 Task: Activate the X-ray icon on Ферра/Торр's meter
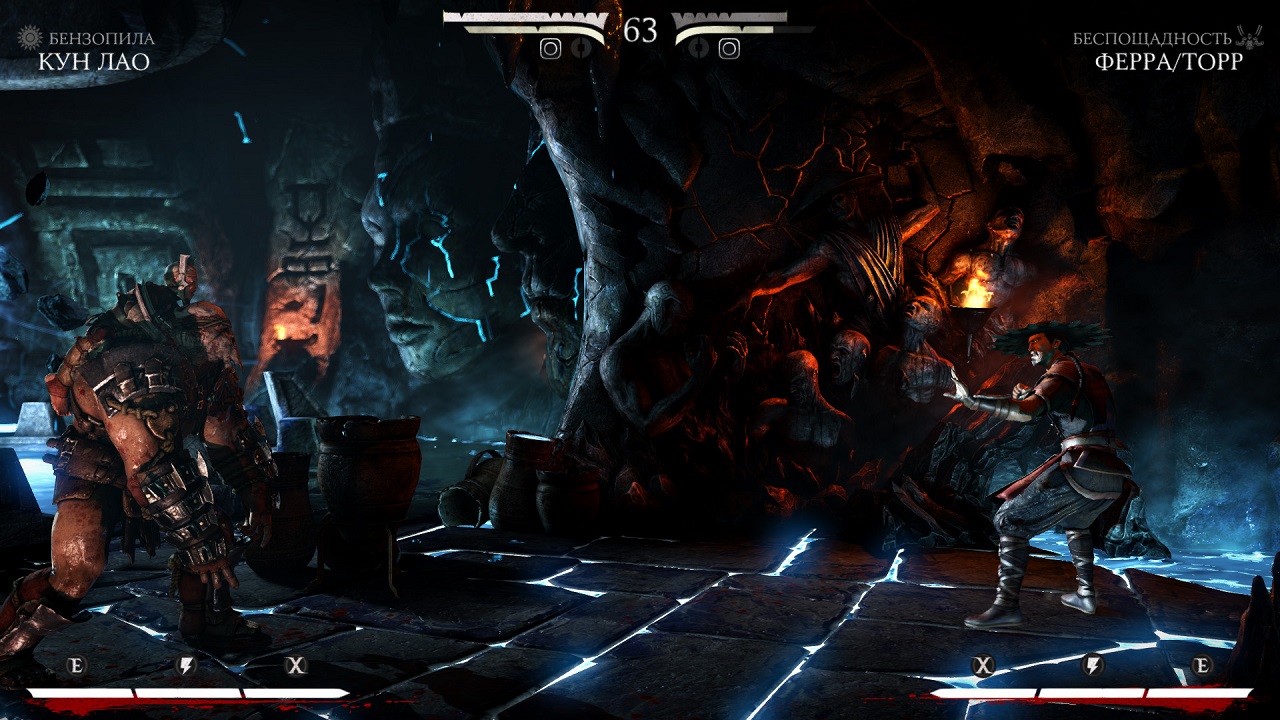(984, 666)
